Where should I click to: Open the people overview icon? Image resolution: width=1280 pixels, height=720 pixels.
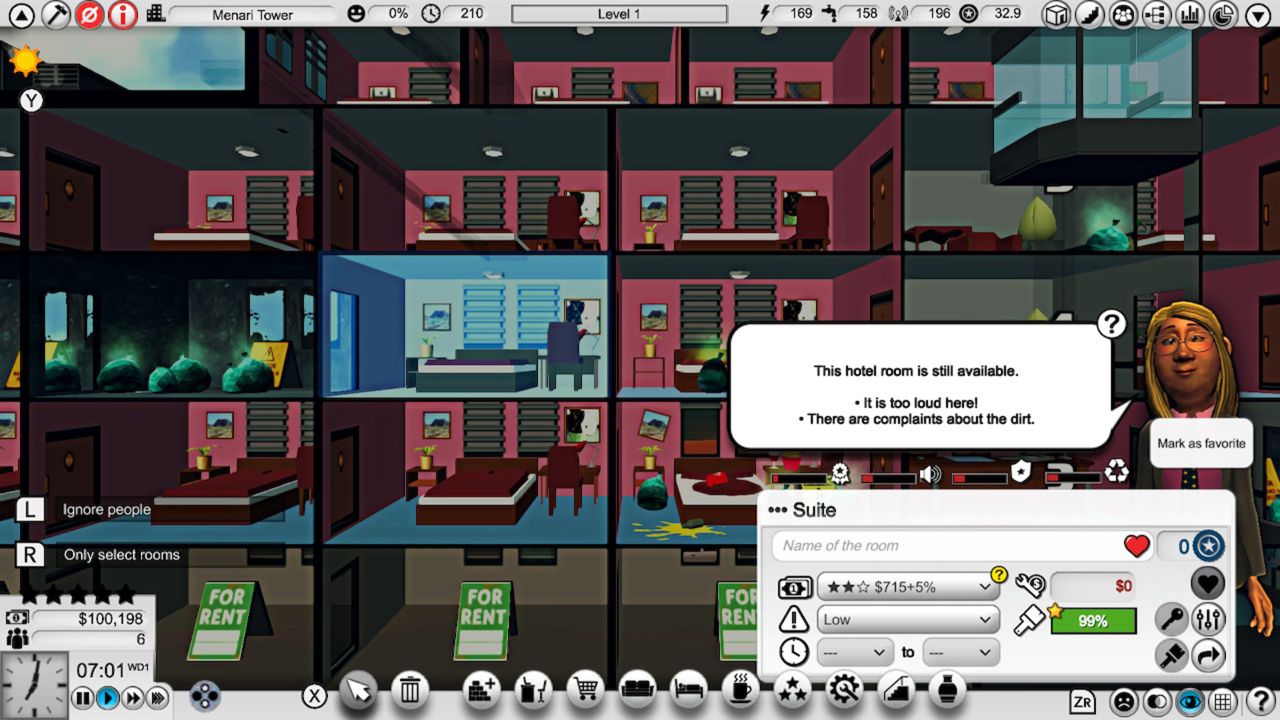pyautogui.click(x=1123, y=14)
